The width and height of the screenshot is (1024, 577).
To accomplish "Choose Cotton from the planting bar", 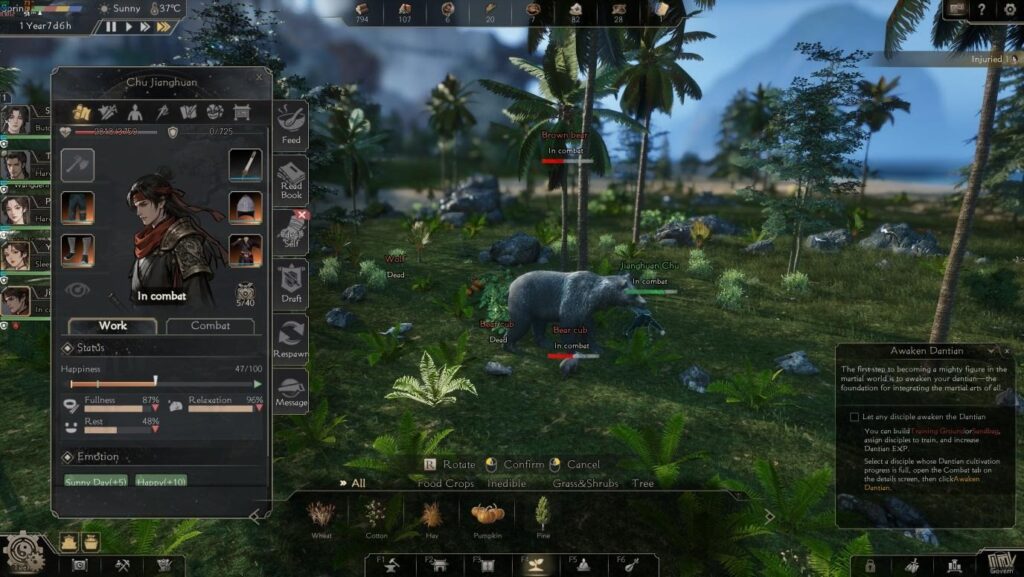I will [x=376, y=518].
